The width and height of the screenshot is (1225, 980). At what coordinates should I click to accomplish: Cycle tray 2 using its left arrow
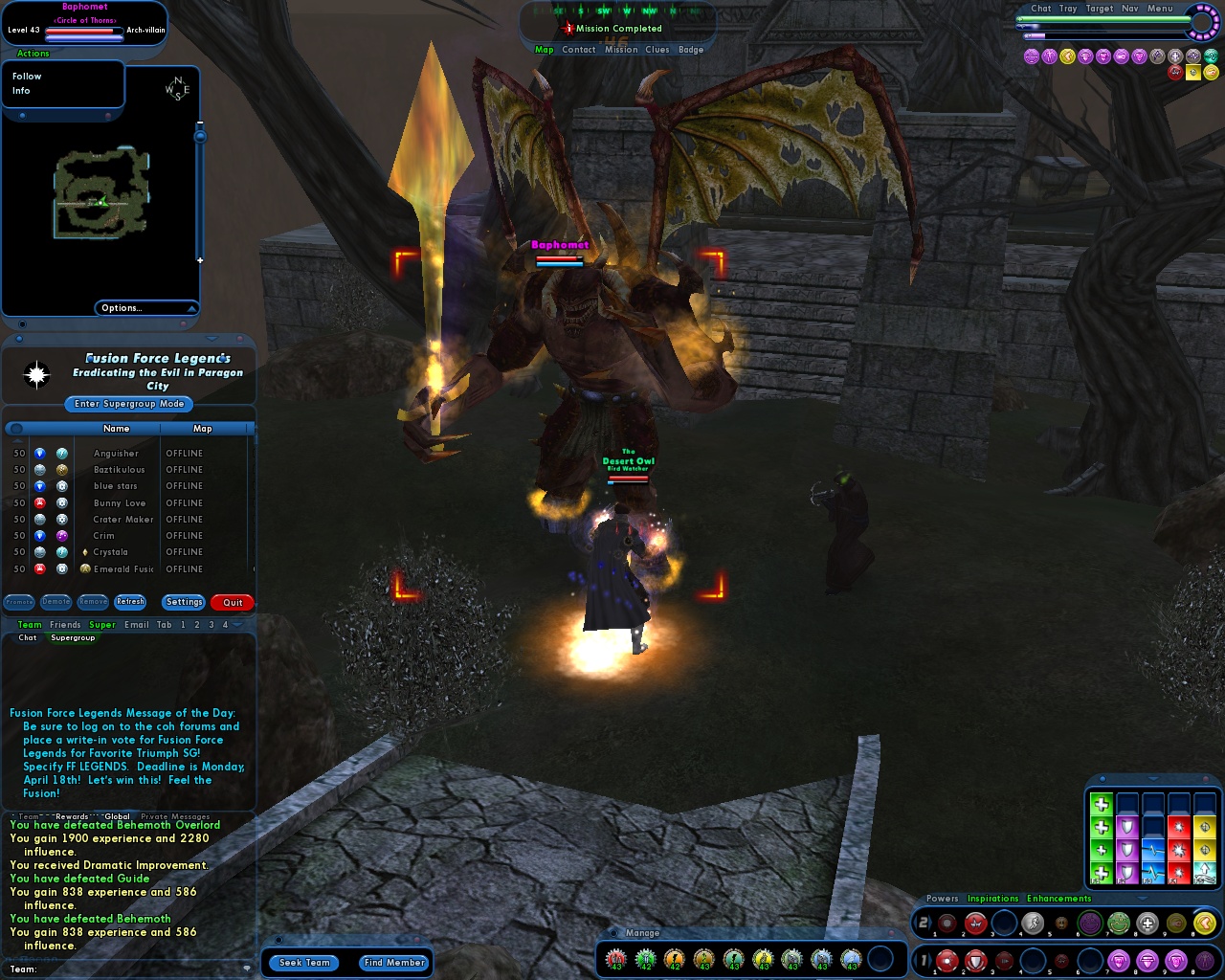(x=915, y=923)
